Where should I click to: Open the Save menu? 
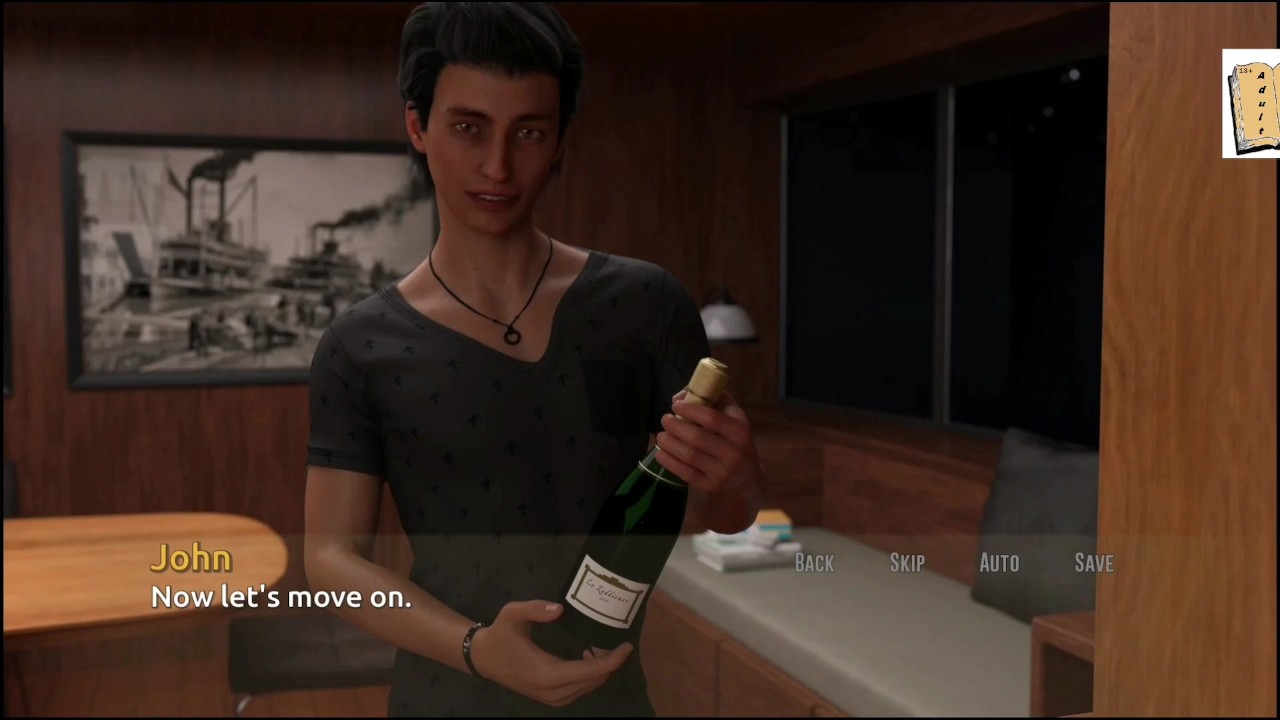pyautogui.click(x=1093, y=563)
